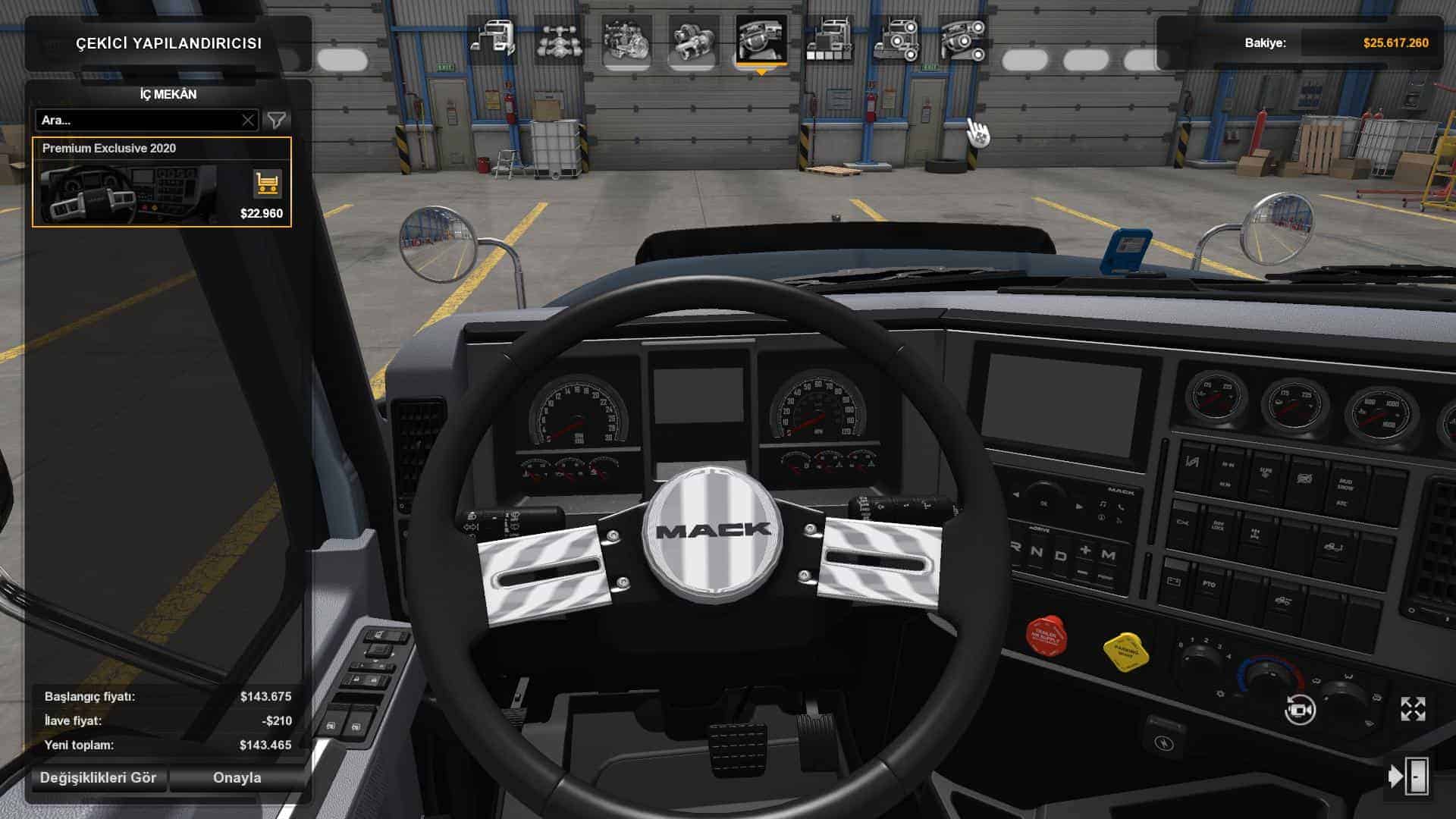Confirm the purchase with Onayla
Image resolution: width=1456 pixels, height=819 pixels.
point(237,777)
